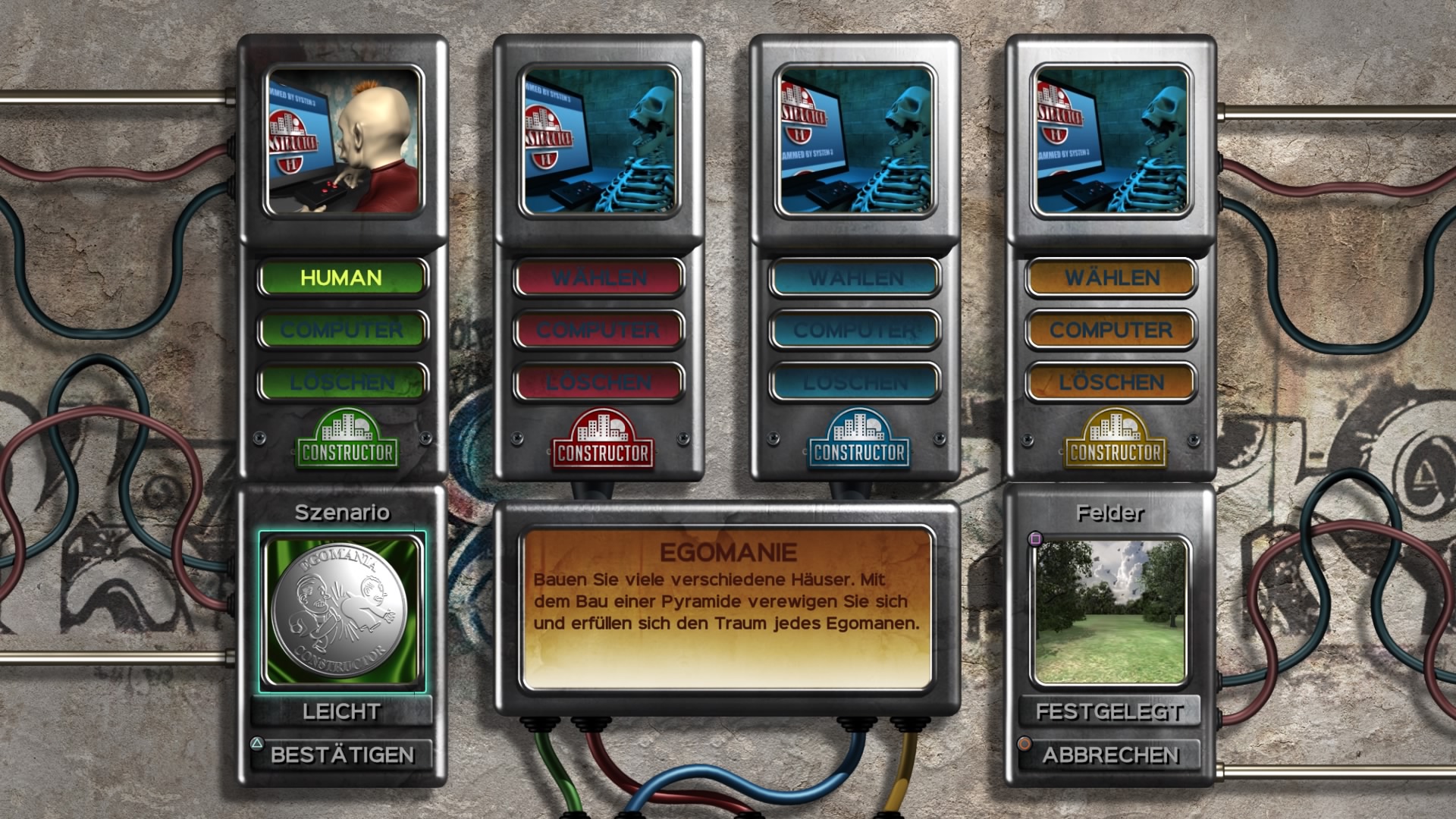Click LÖSCHEN on the green player panel

[342, 382]
